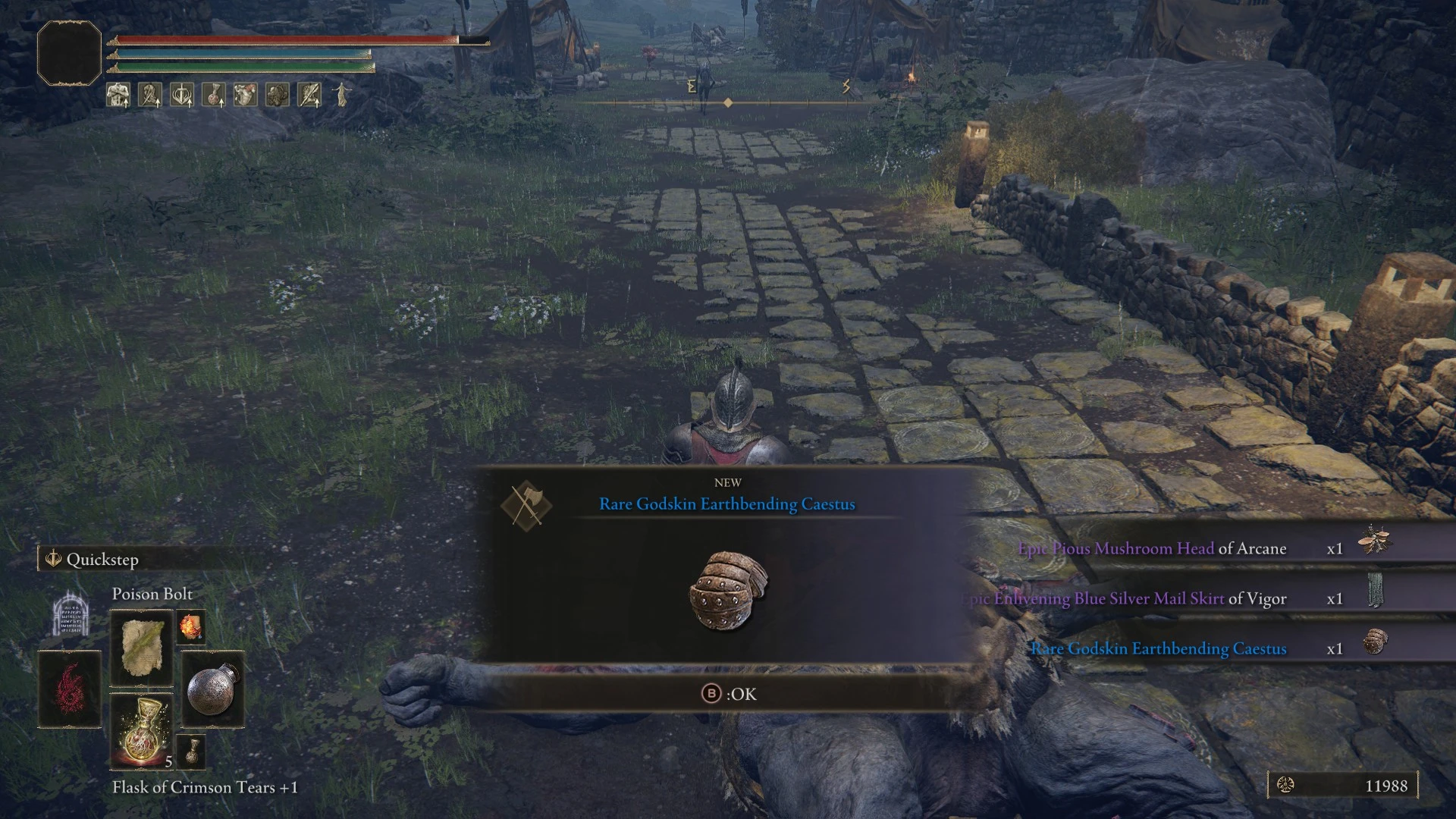Viewport: 1456px width, 819px height.
Task: Click the dagger-in-crest buff icon
Action: click(181, 95)
